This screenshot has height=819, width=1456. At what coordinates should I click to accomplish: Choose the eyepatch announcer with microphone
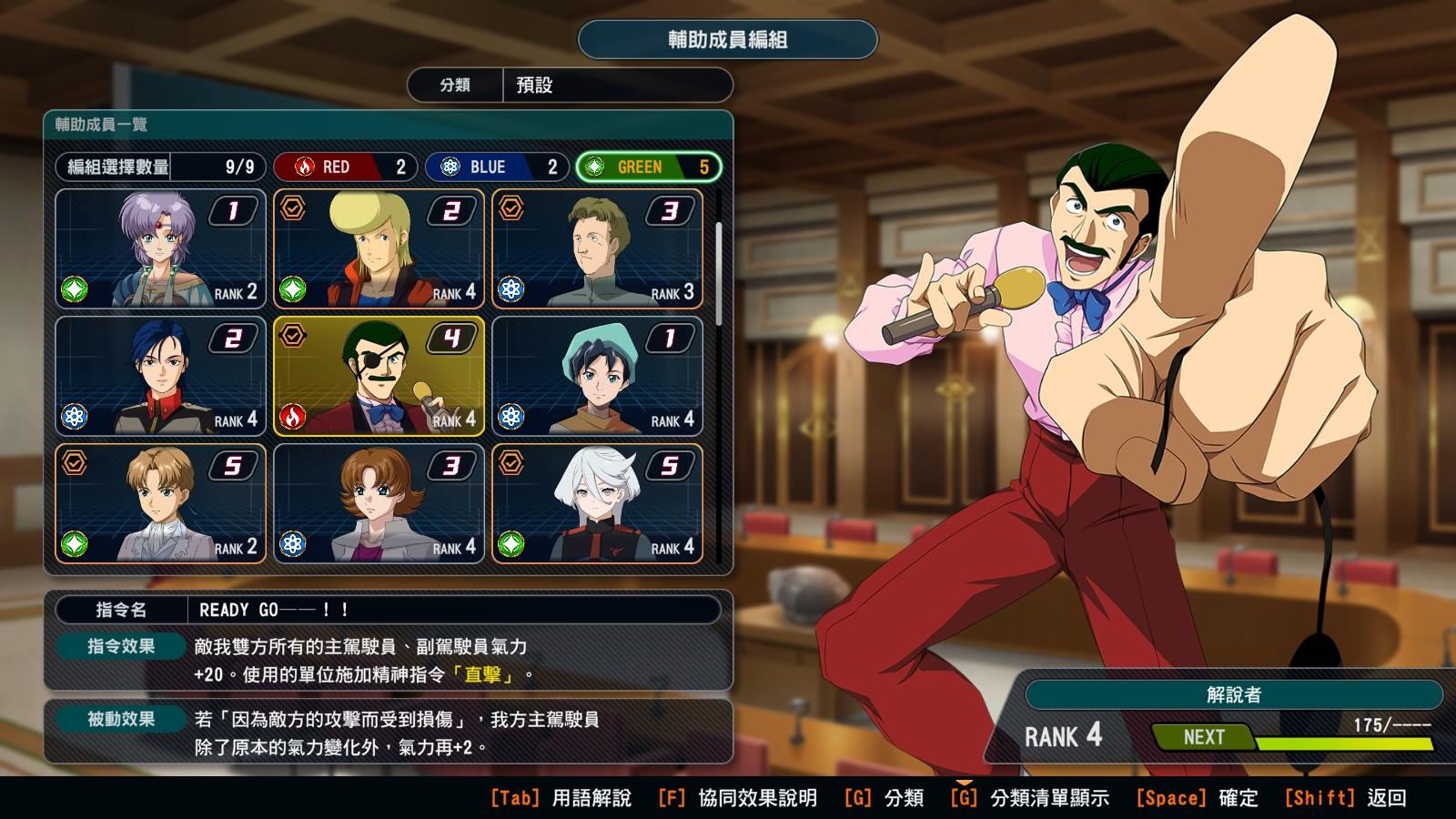pos(379,377)
